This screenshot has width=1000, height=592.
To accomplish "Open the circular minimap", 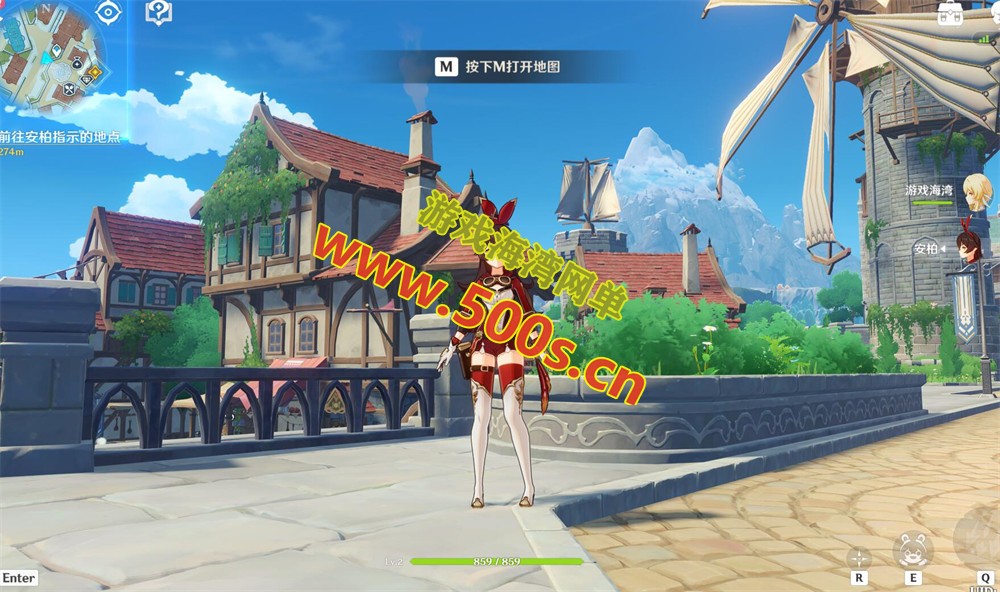I will click(x=52, y=50).
